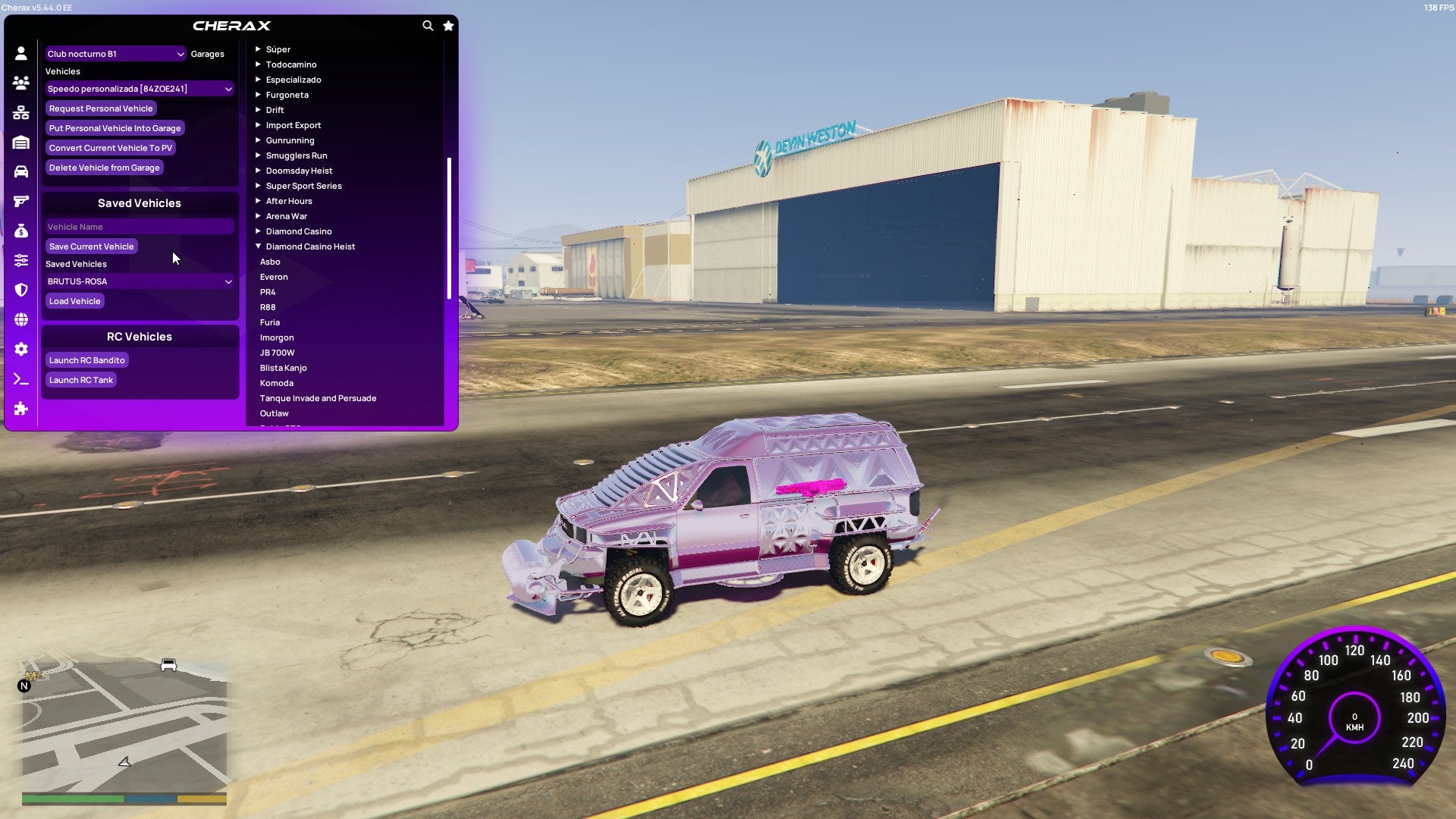This screenshot has height=819, width=1456.
Task: Select Blista Kanjo from the heist list
Action: [x=283, y=367]
